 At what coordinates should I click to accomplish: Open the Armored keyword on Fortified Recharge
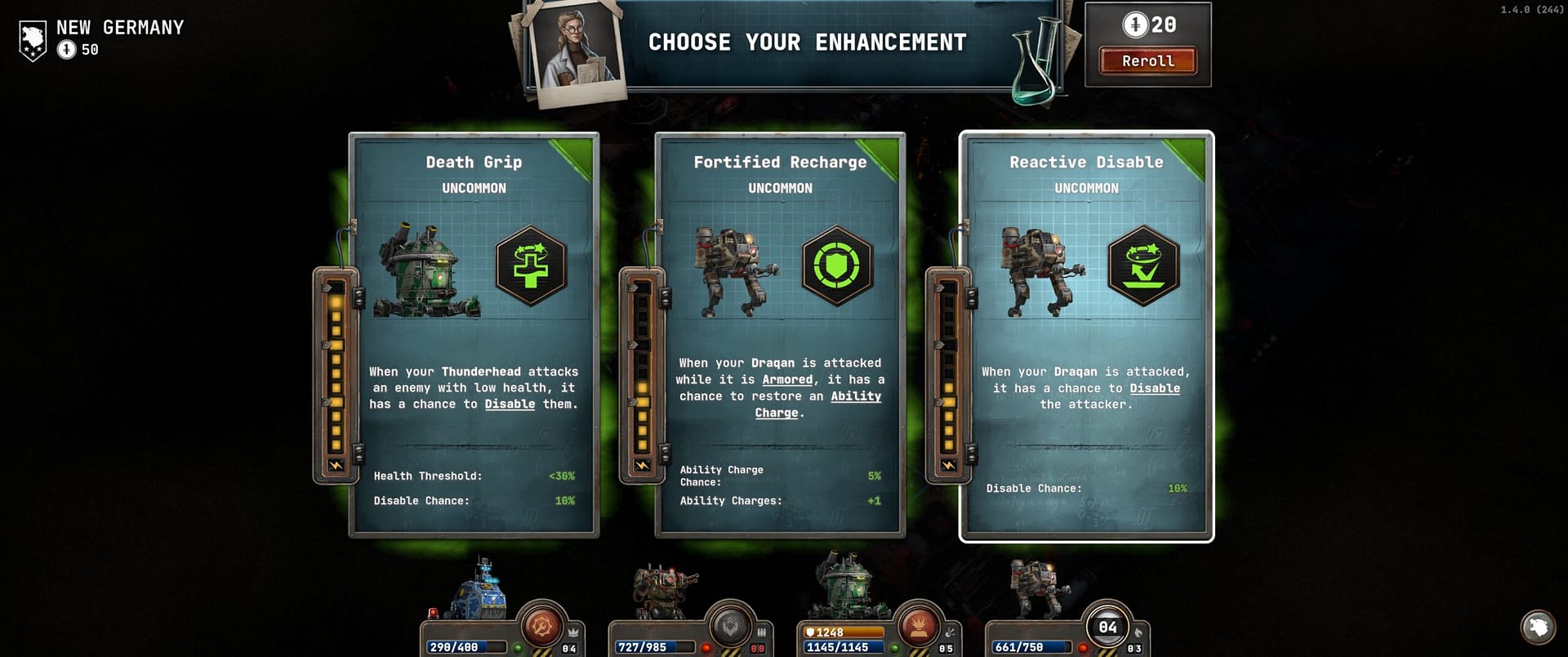(787, 380)
